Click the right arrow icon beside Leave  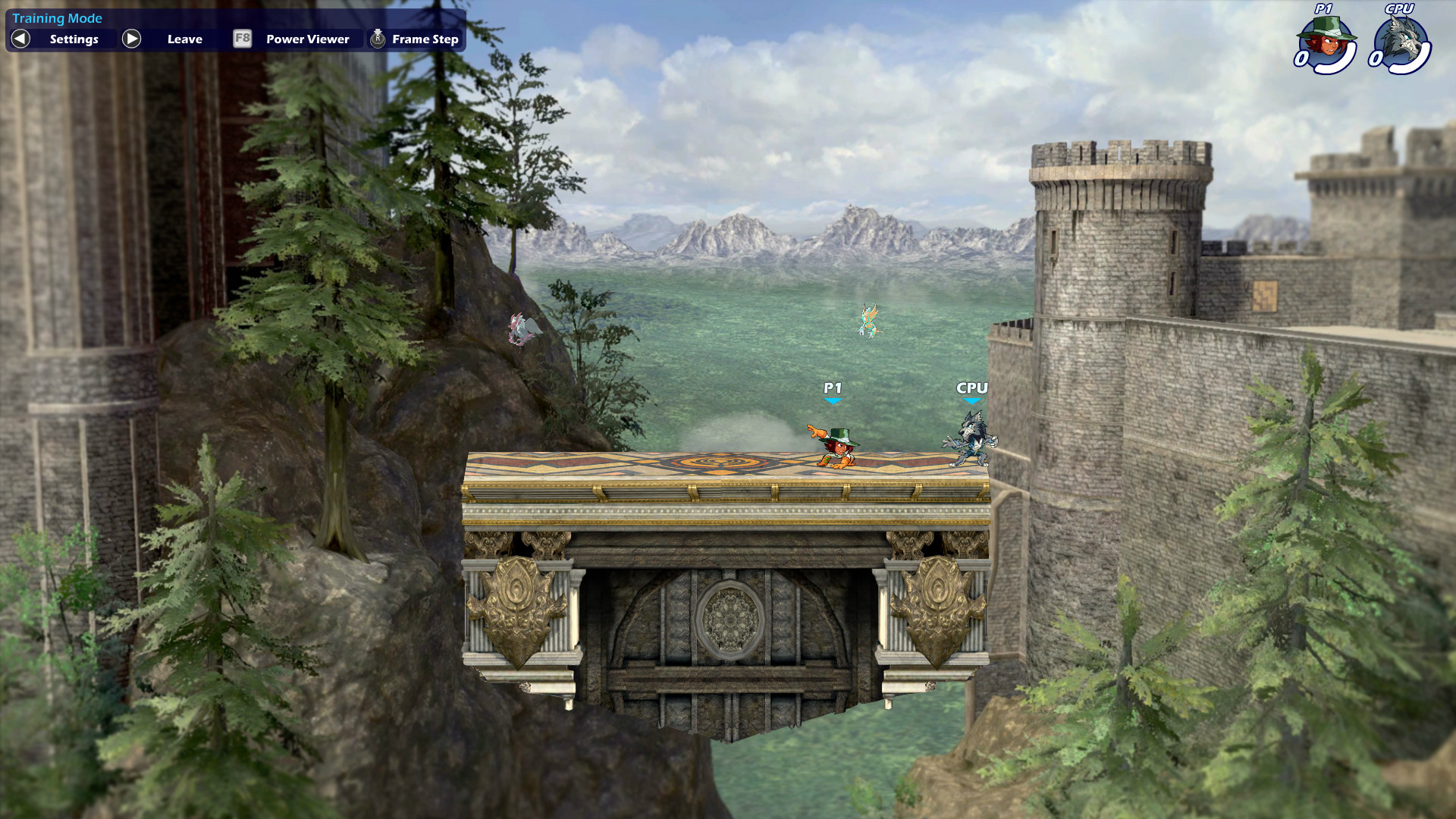coord(131,39)
